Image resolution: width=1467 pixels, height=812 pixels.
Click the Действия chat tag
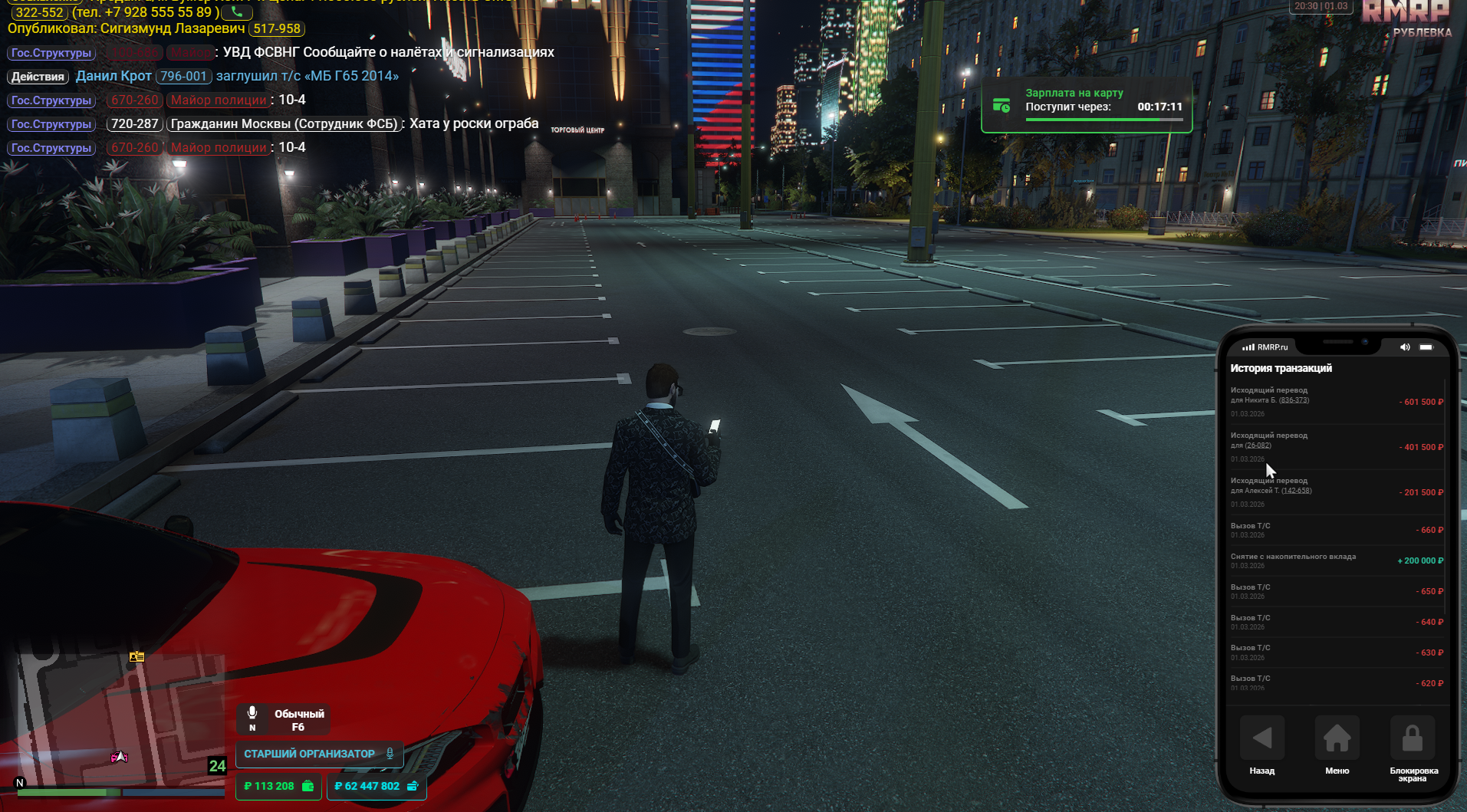(x=38, y=77)
